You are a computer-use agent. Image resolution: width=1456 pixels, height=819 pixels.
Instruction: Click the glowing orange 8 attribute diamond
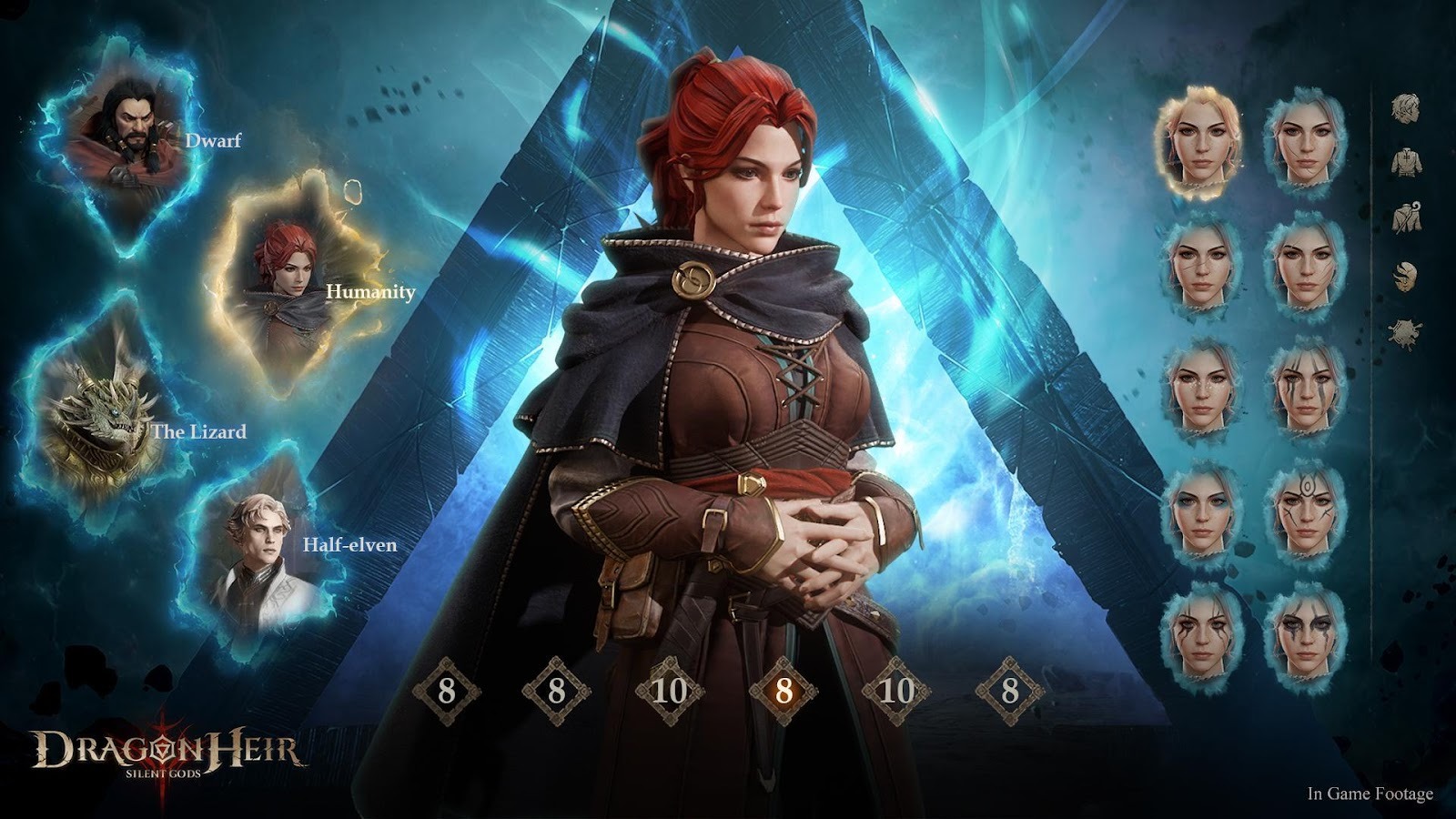coord(784,692)
